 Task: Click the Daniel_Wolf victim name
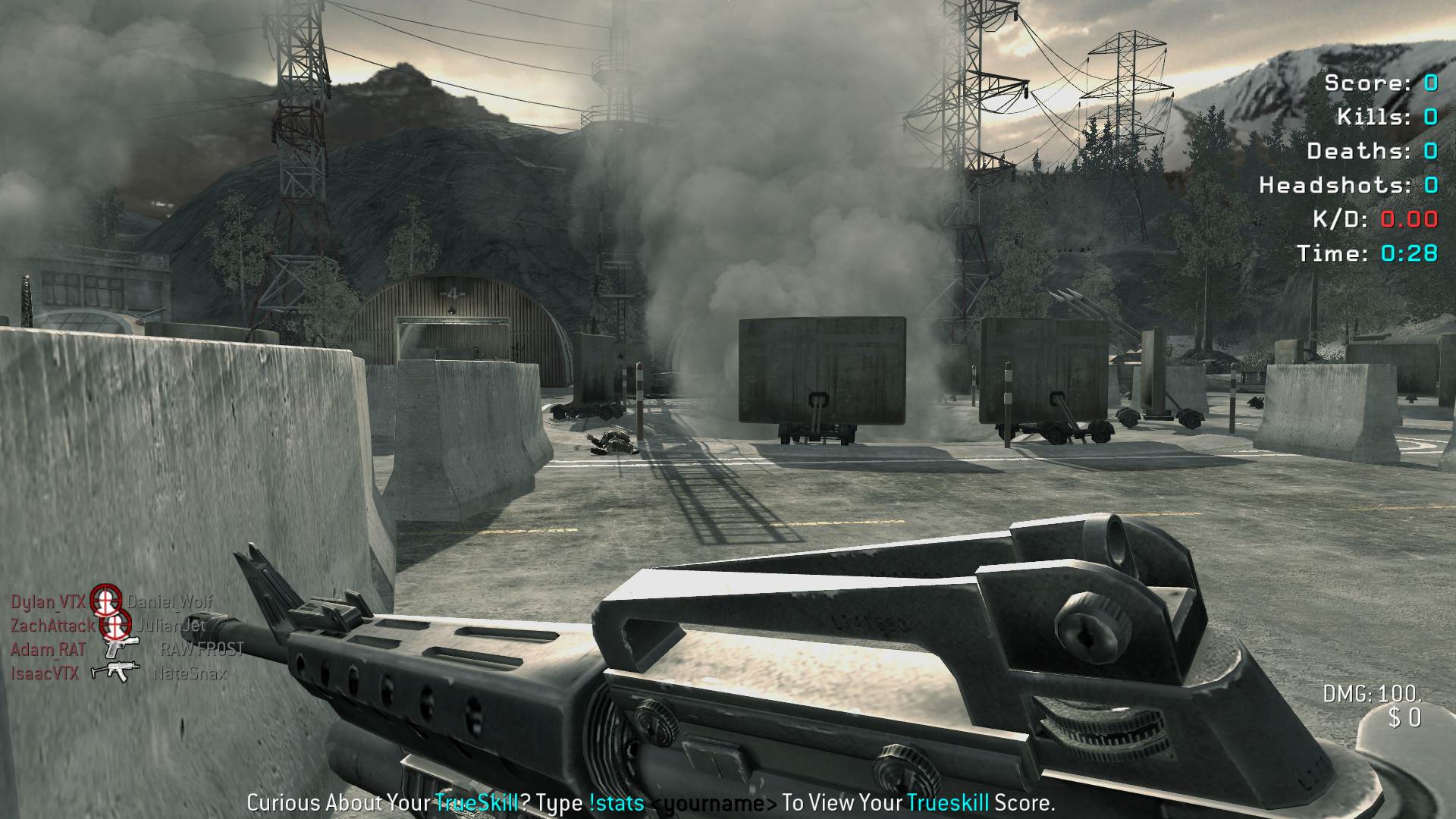[170, 602]
